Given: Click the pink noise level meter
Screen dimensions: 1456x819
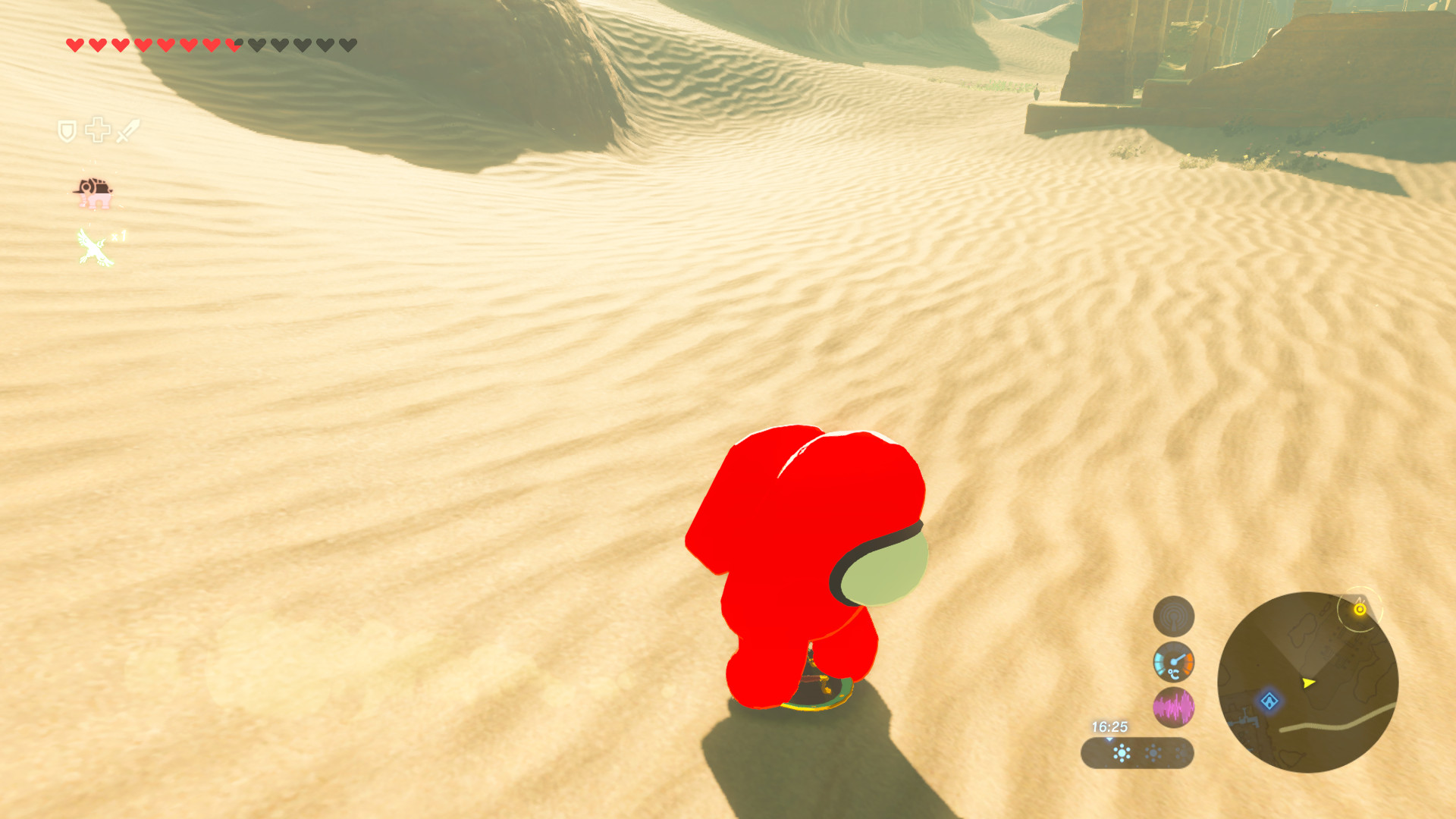Looking at the screenshot, I should (1174, 708).
